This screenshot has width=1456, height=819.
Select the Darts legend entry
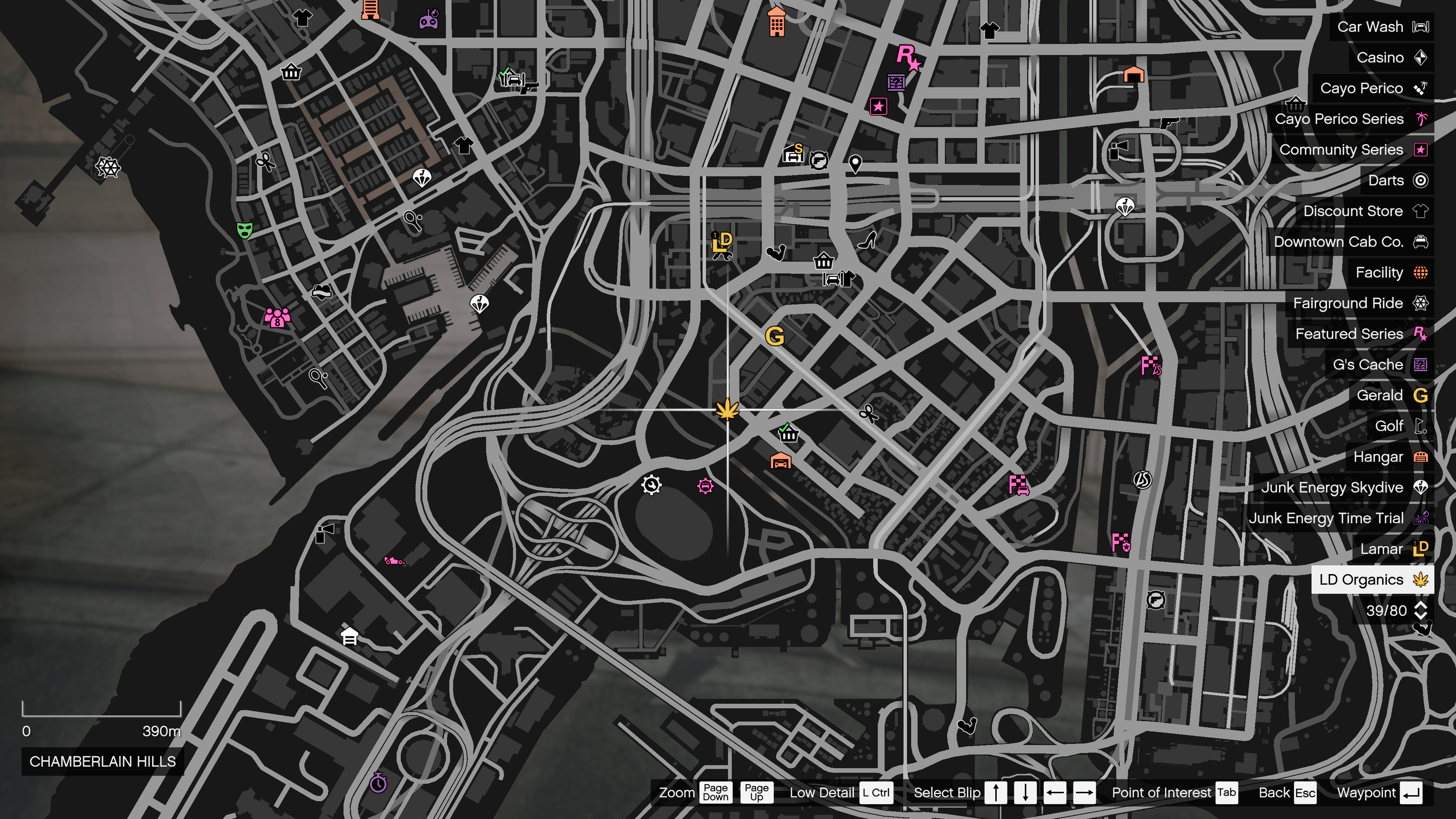click(x=1396, y=180)
